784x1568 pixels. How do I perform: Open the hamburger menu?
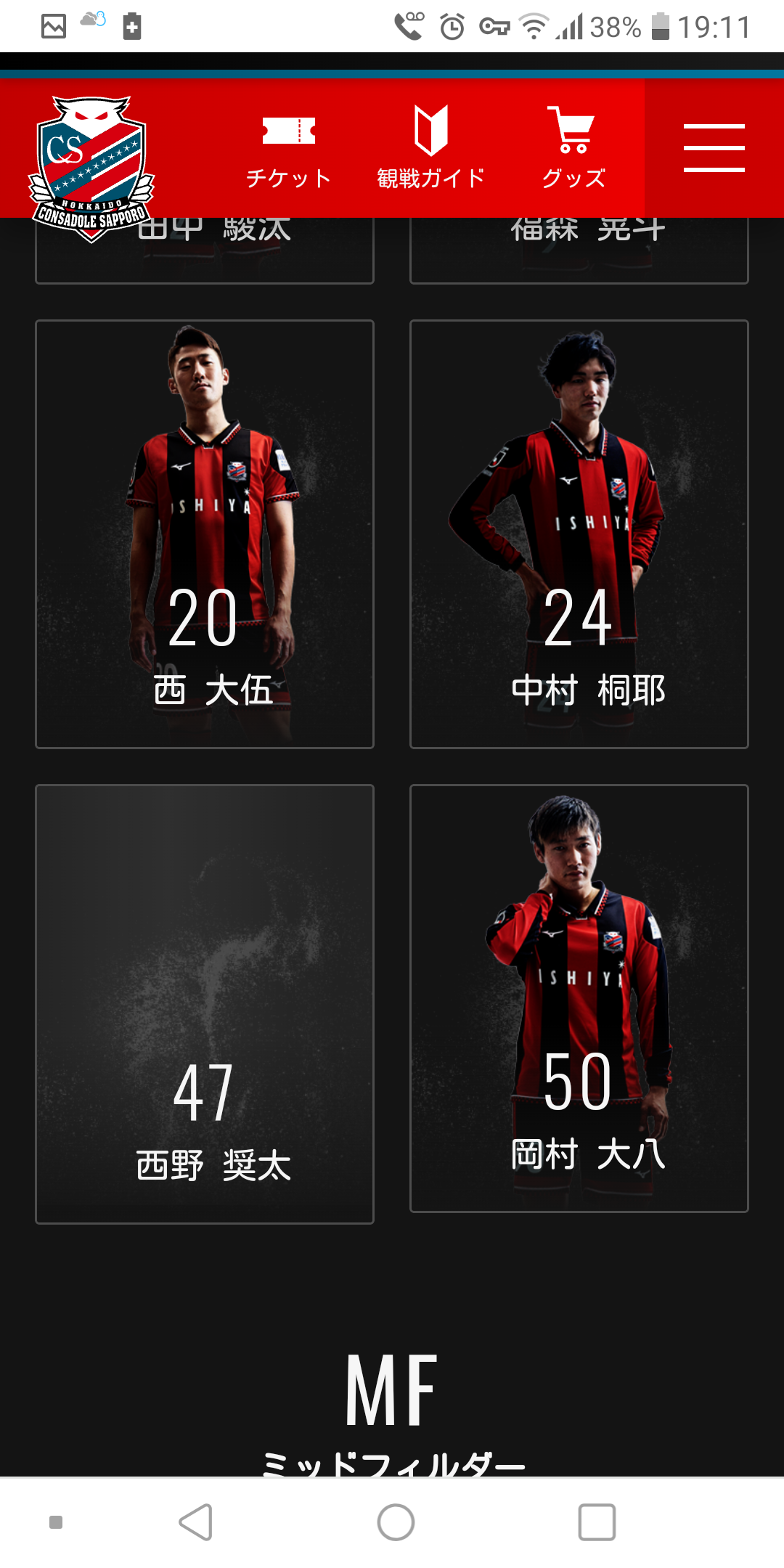click(x=714, y=148)
